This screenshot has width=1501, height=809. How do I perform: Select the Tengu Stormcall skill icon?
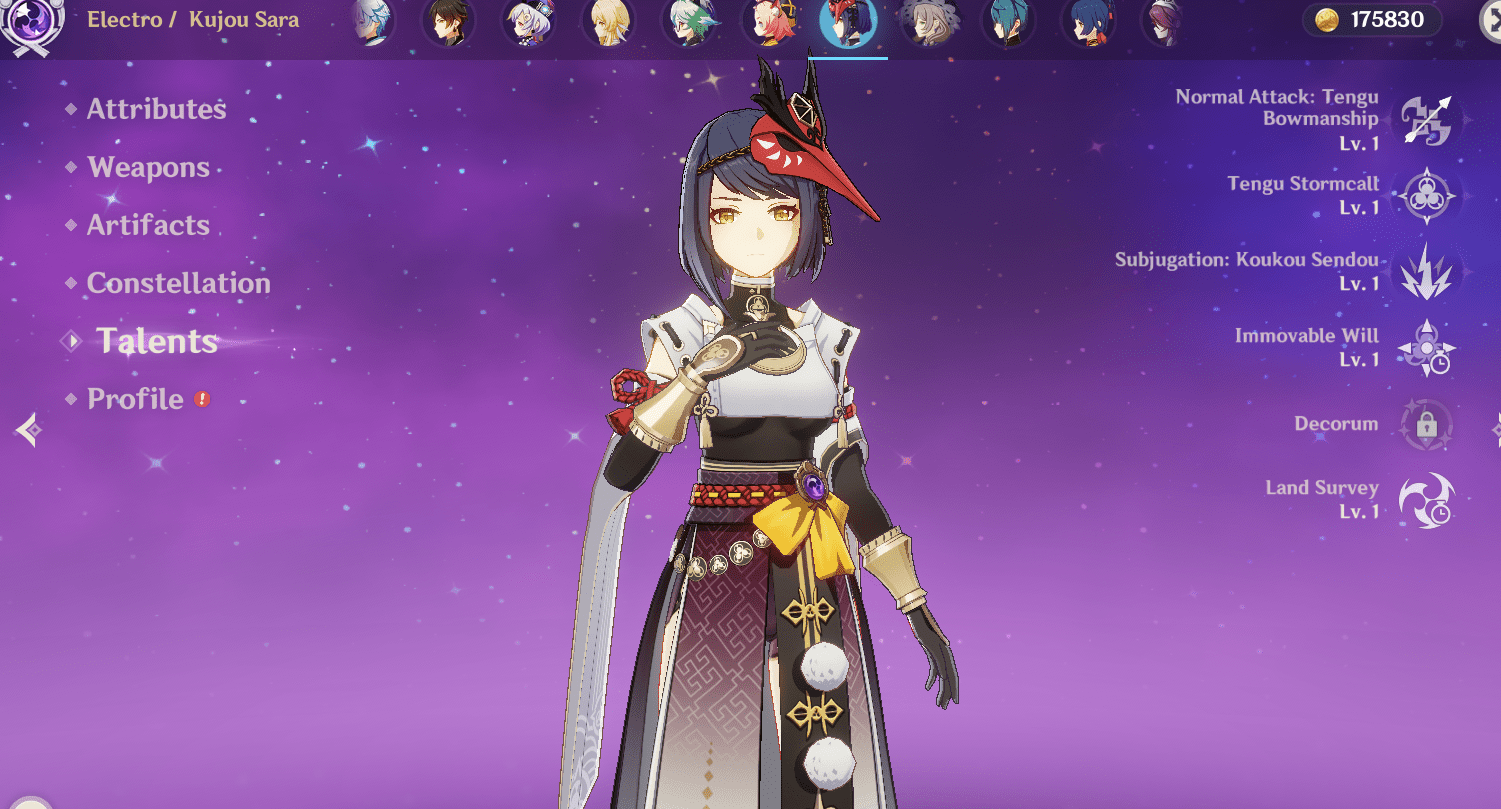pos(1426,196)
